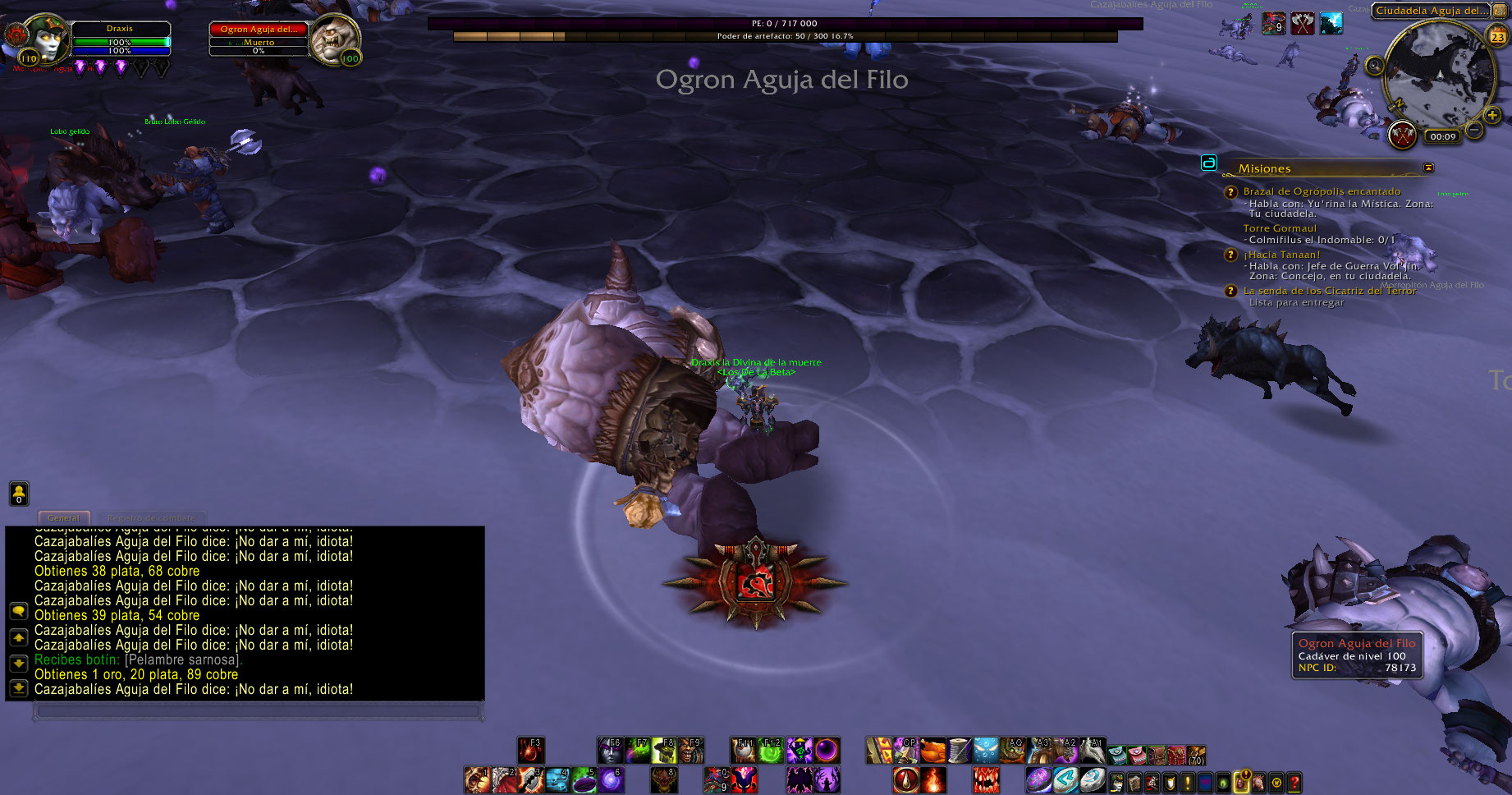The width and height of the screenshot is (1512, 795).
Task: Open the chat speech-bubble menu
Action: (18, 611)
